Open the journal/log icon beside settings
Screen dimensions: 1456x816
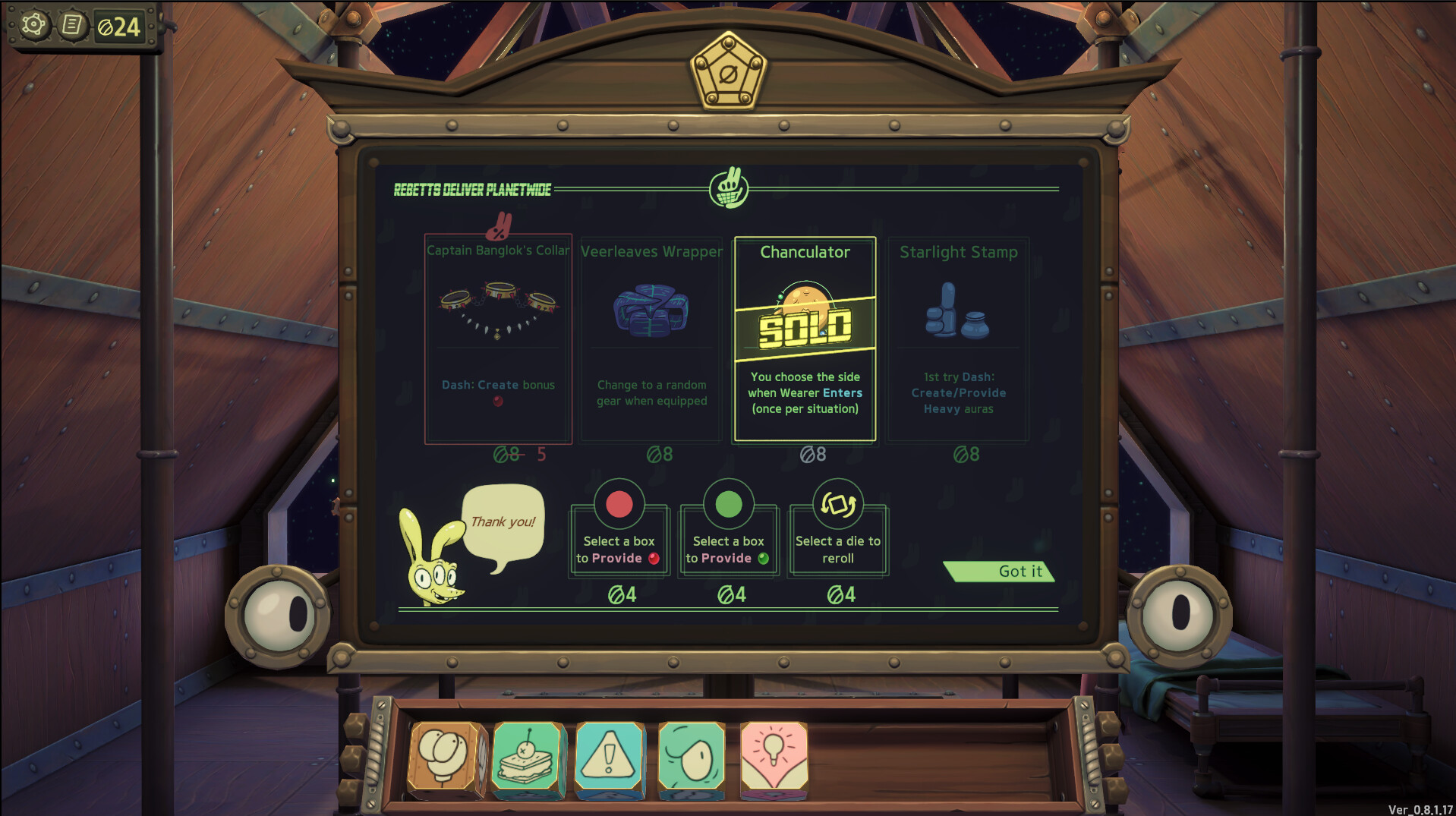coord(72,25)
